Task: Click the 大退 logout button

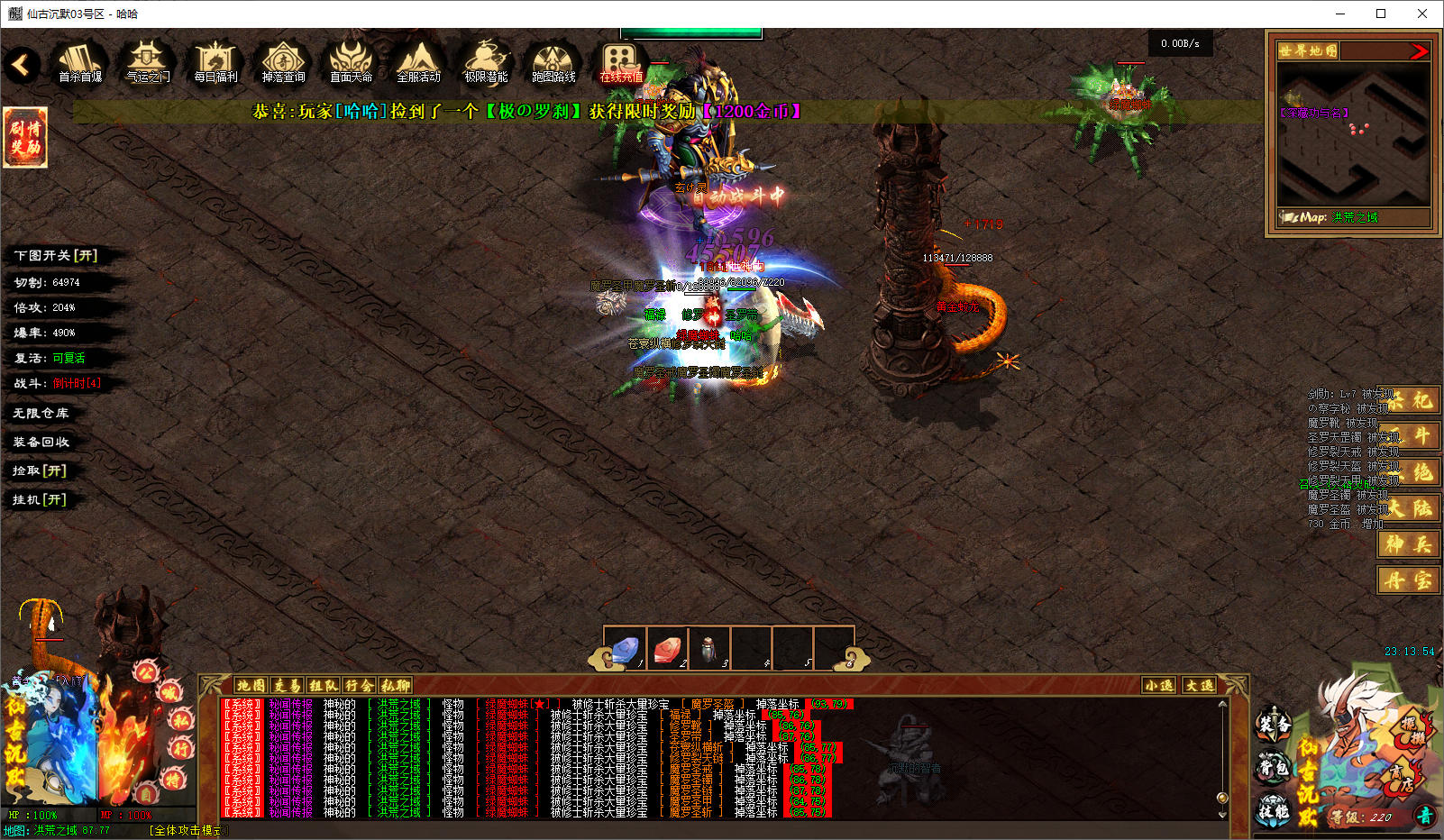Action: coord(1199,686)
